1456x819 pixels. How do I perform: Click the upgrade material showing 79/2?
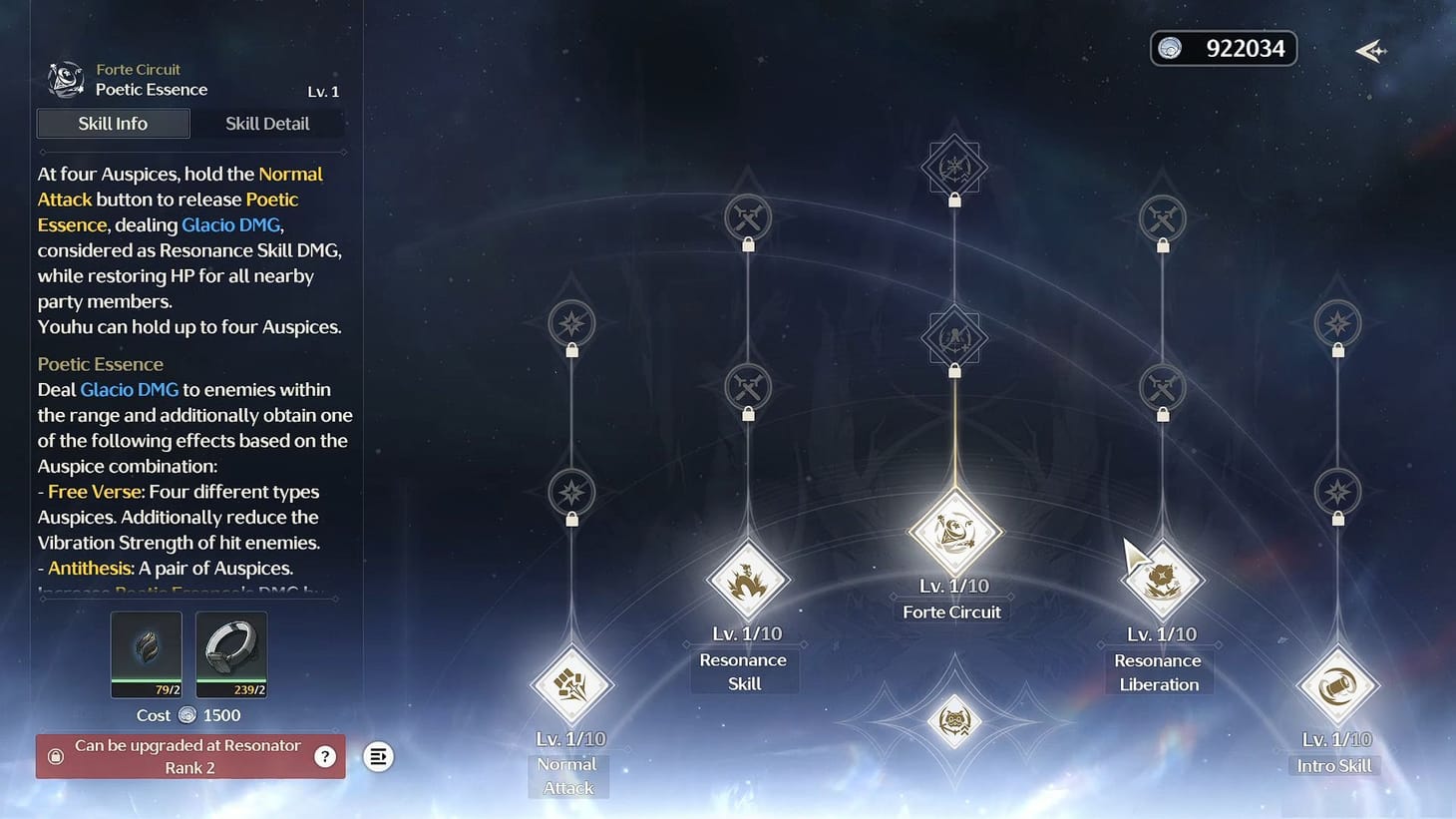click(146, 653)
